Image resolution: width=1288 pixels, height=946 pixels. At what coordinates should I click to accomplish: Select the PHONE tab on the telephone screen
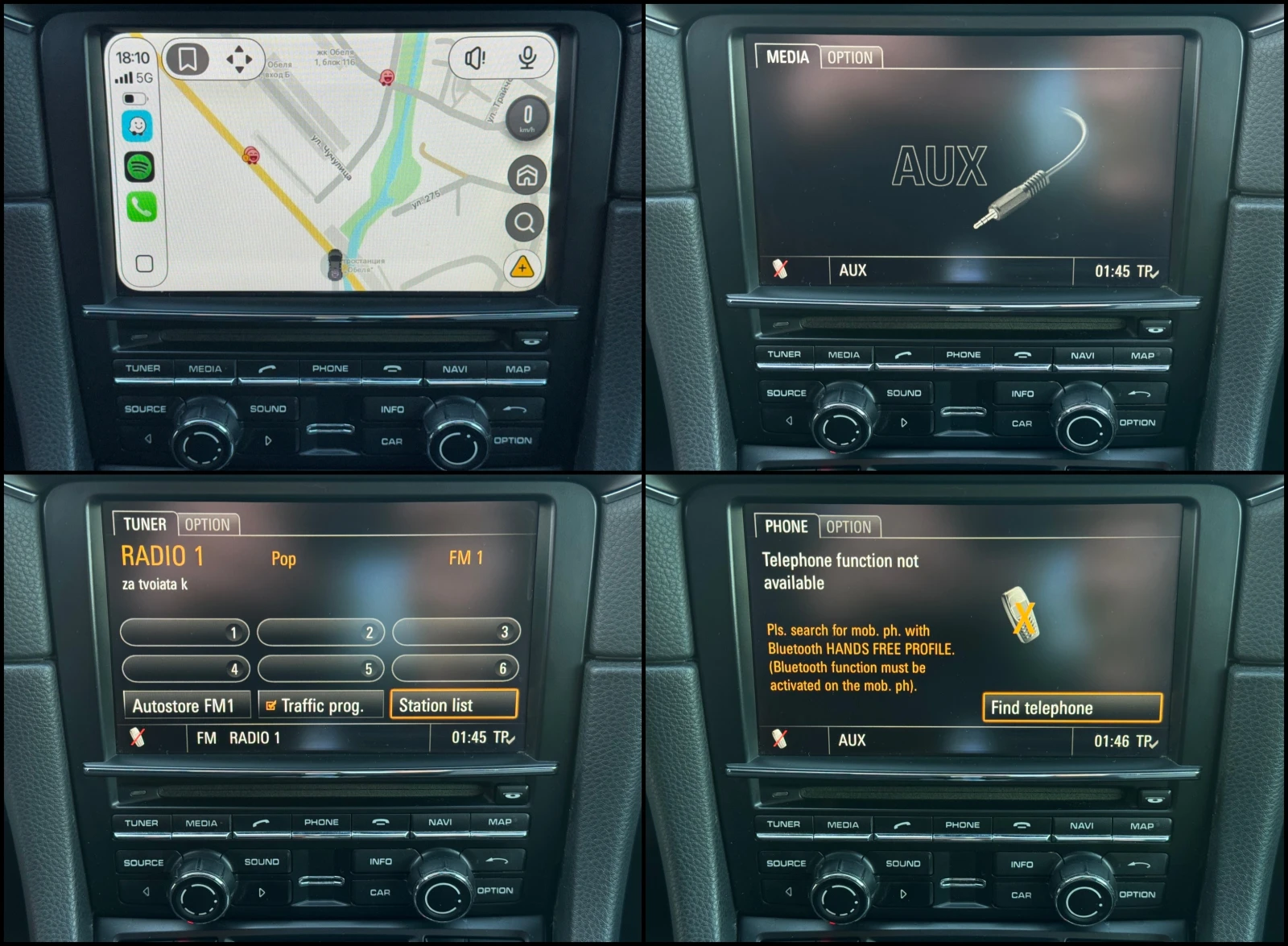pos(786,527)
